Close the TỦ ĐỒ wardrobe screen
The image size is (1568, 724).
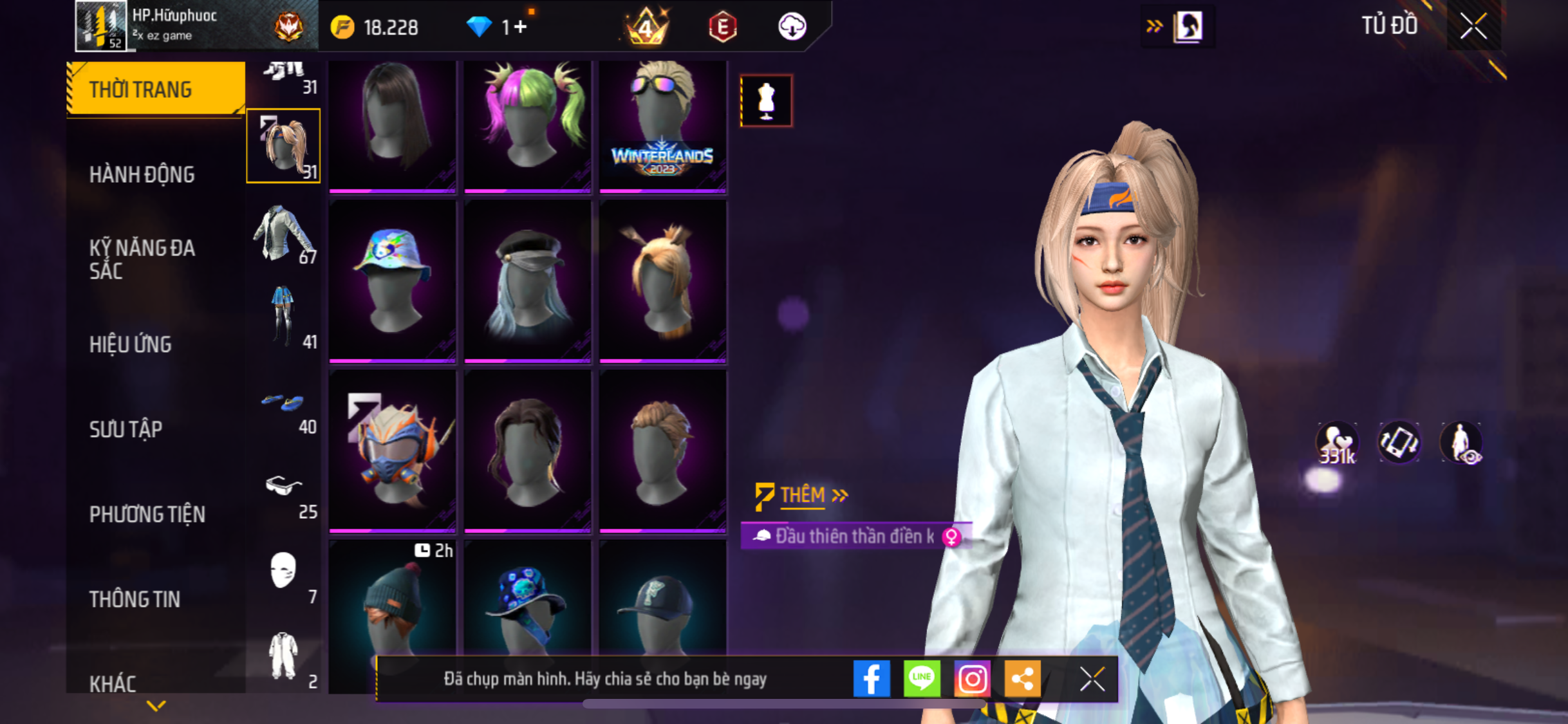[1473, 26]
